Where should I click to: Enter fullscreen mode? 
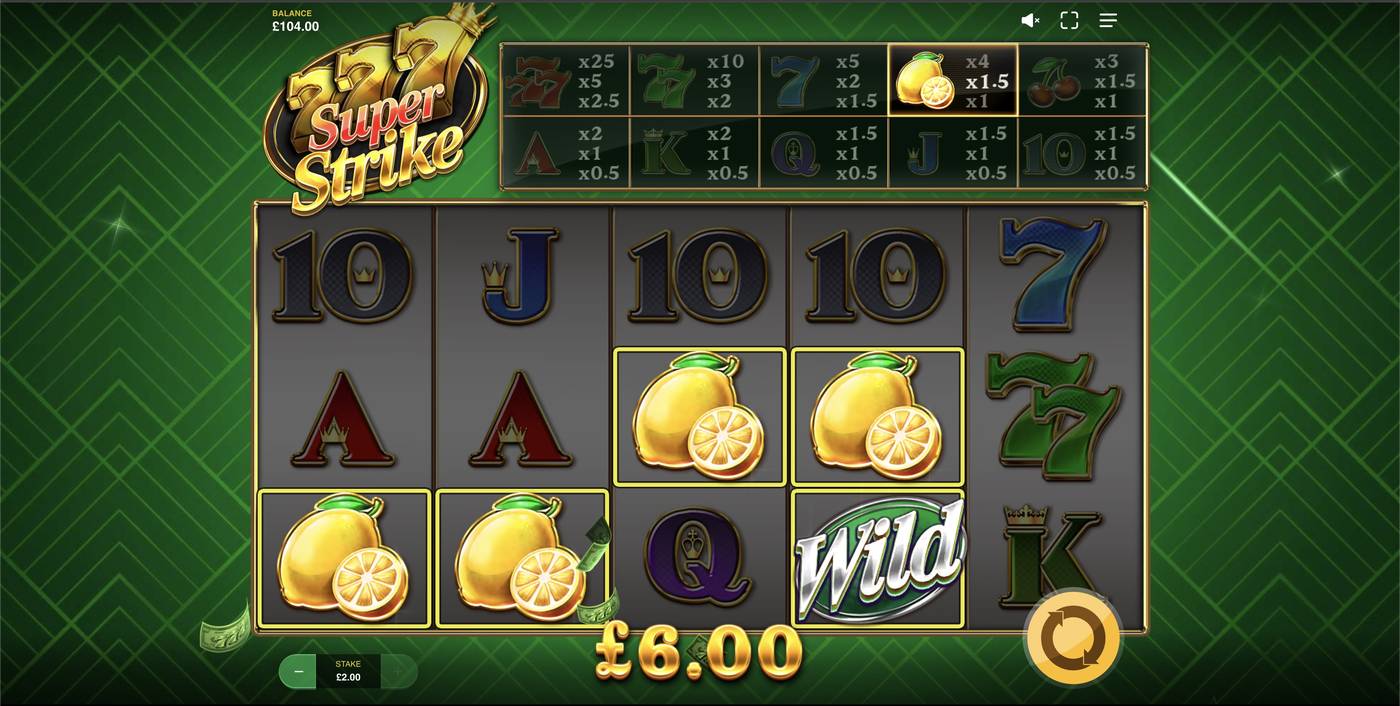pyautogui.click(x=1069, y=20)
